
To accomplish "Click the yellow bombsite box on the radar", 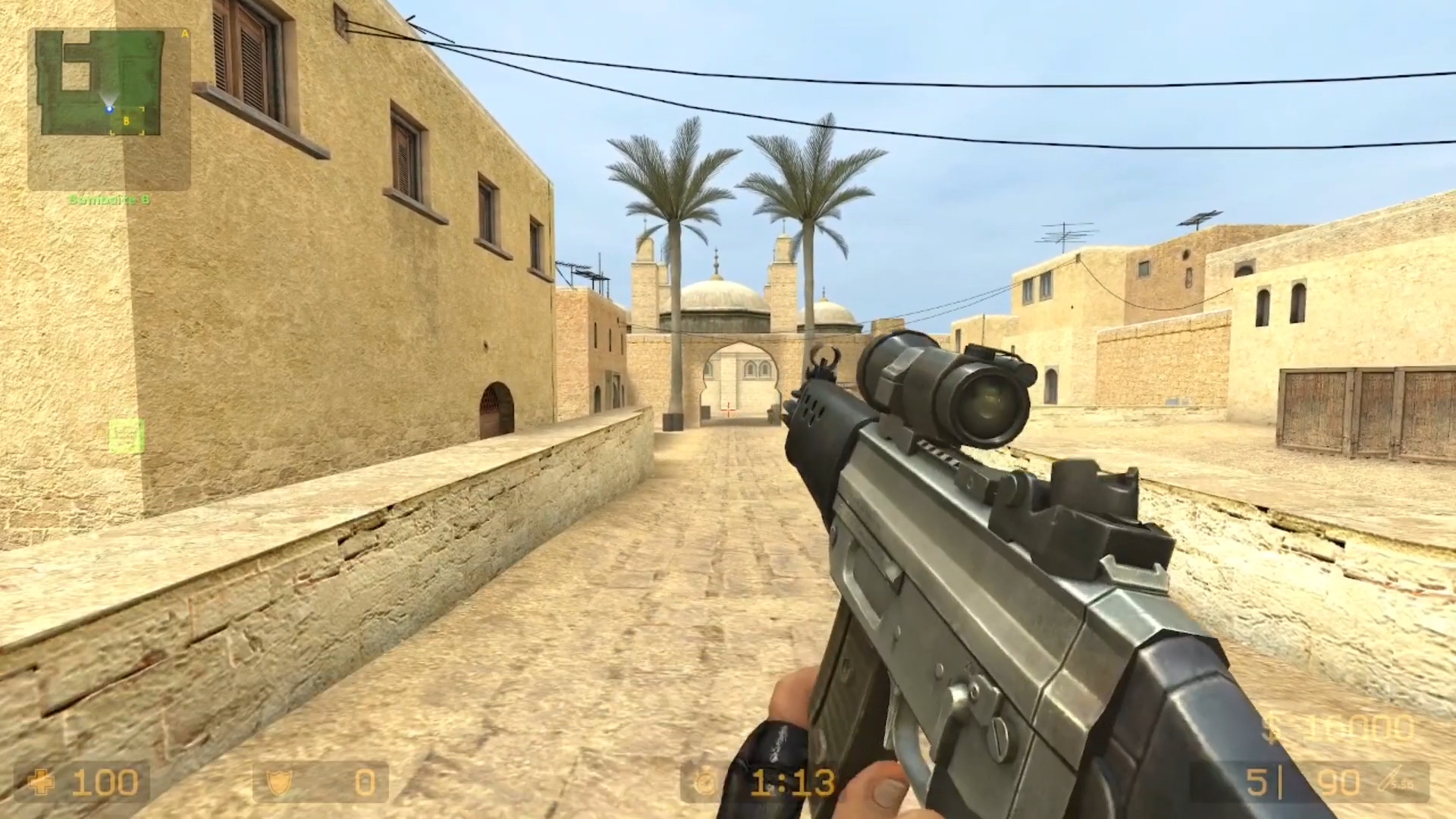I will pyautogui.click(x=129, y=120).
